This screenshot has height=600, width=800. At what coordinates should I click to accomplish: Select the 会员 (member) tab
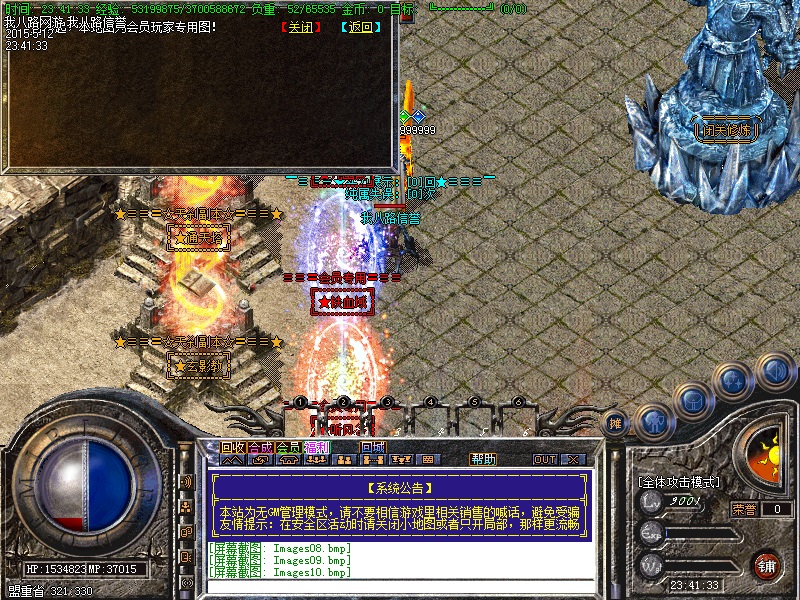point(289,447)
